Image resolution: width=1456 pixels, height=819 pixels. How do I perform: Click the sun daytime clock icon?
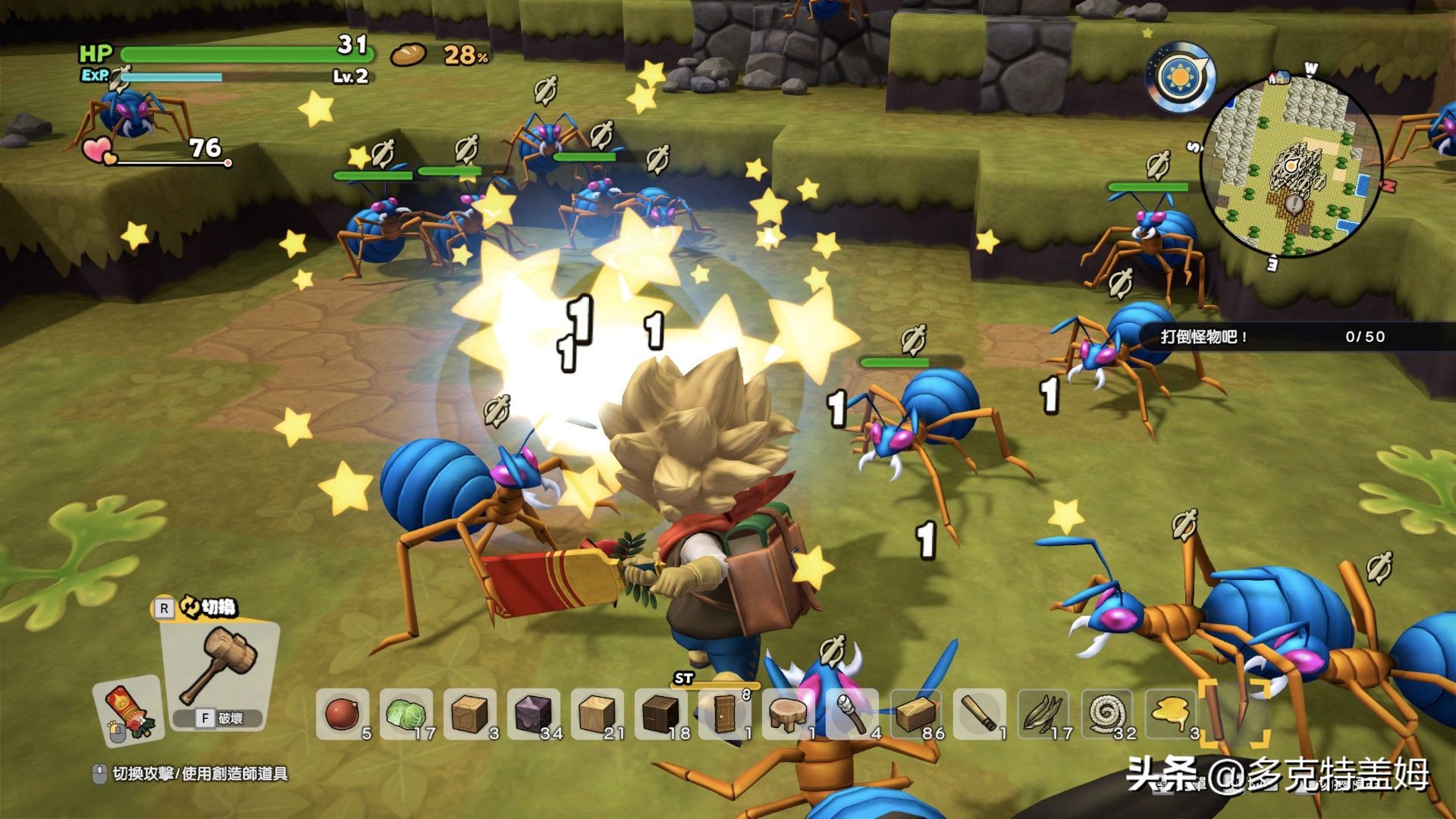click(x=1181, y=77)
